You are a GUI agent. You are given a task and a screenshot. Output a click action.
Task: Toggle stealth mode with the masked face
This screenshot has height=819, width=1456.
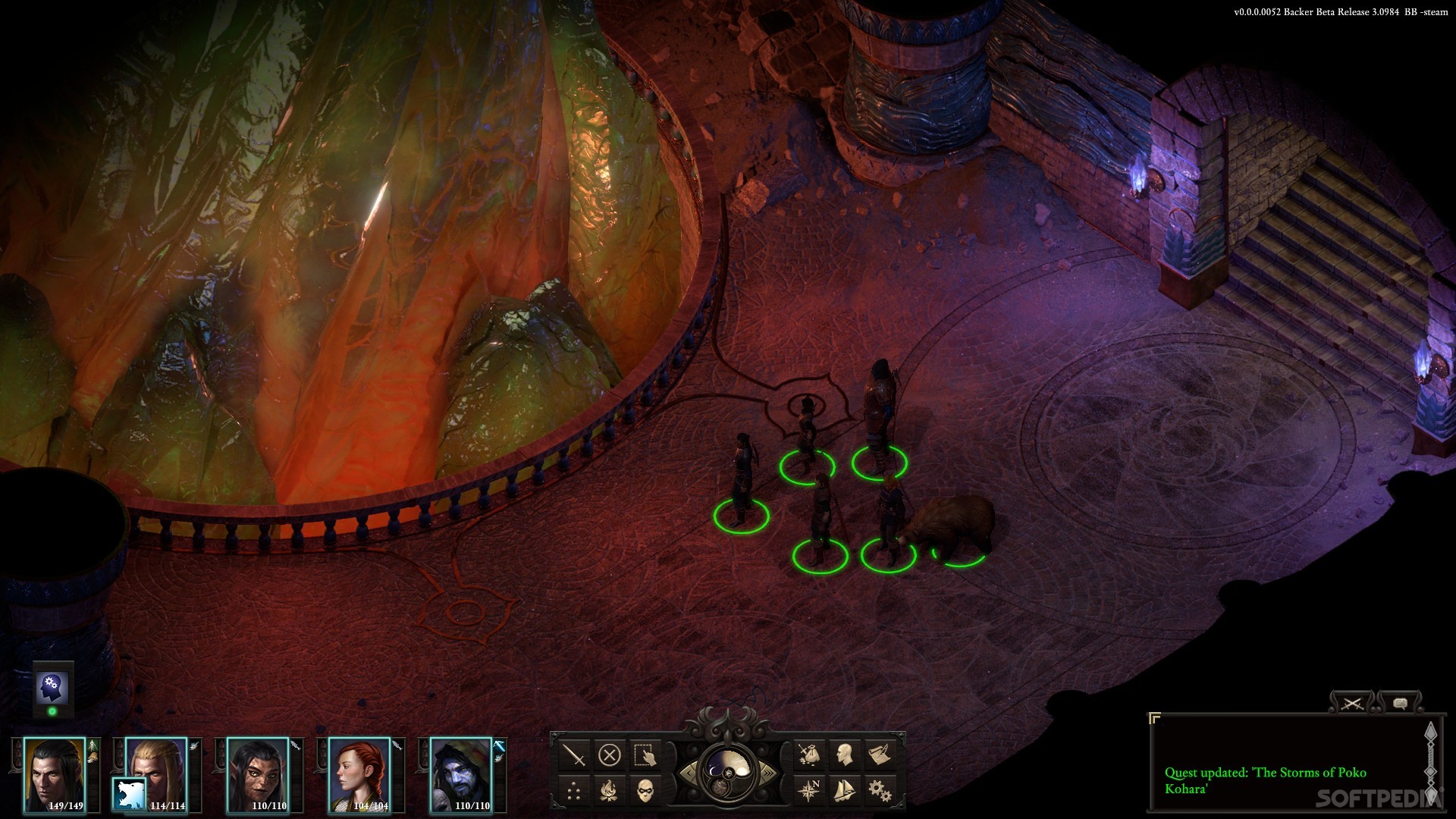tap(645, 791)
